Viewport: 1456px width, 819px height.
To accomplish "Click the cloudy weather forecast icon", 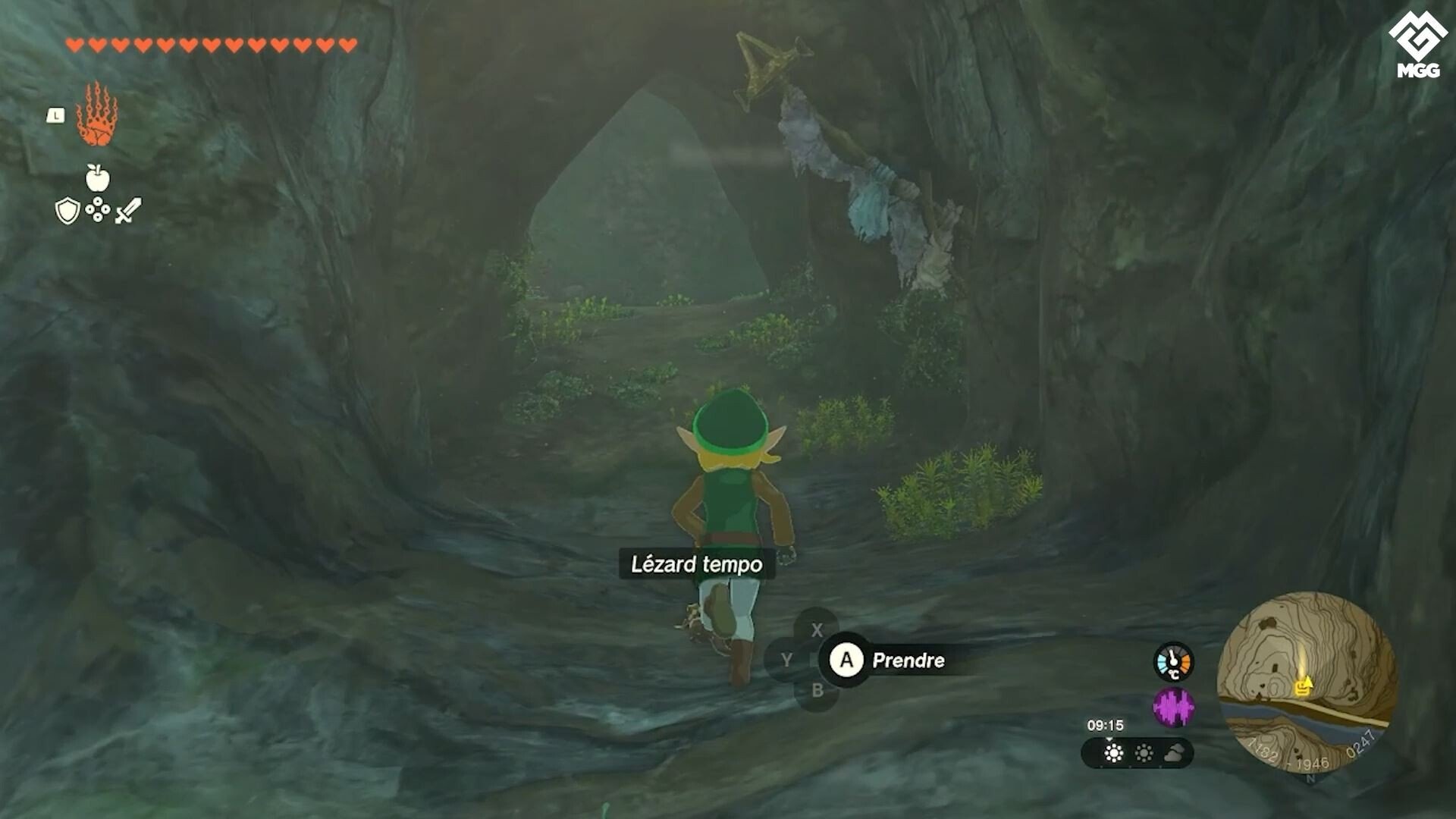I will (x=1175, y=752).
